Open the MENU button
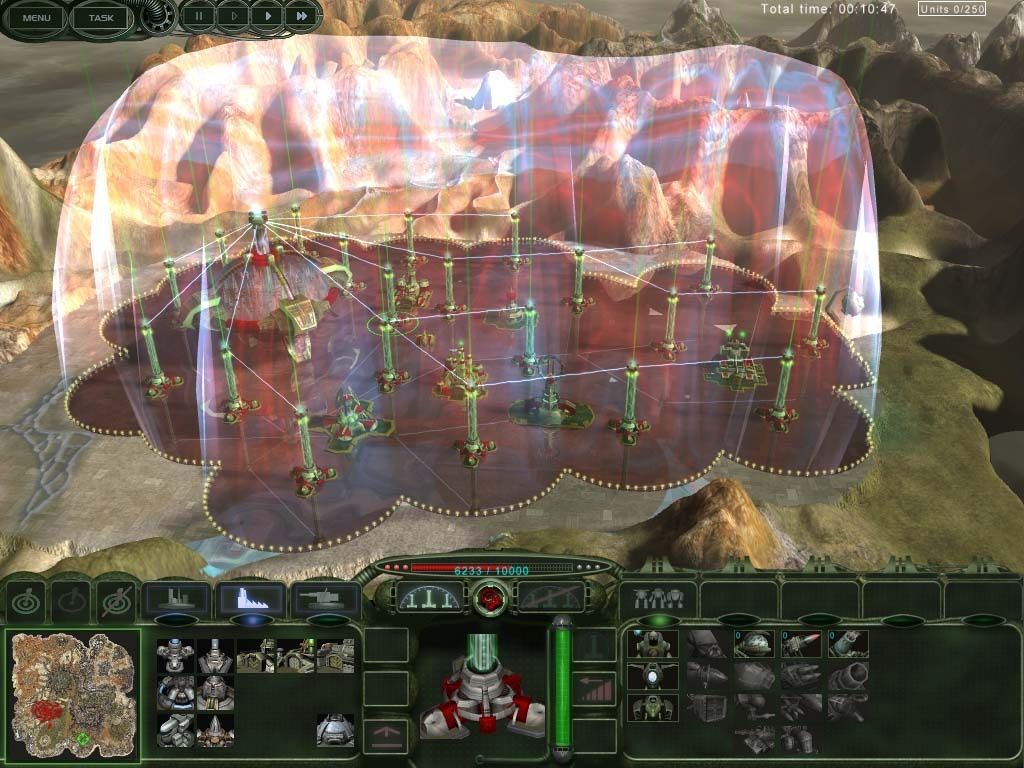Viewport: 1024px width, 768px height. click(36, 17)
